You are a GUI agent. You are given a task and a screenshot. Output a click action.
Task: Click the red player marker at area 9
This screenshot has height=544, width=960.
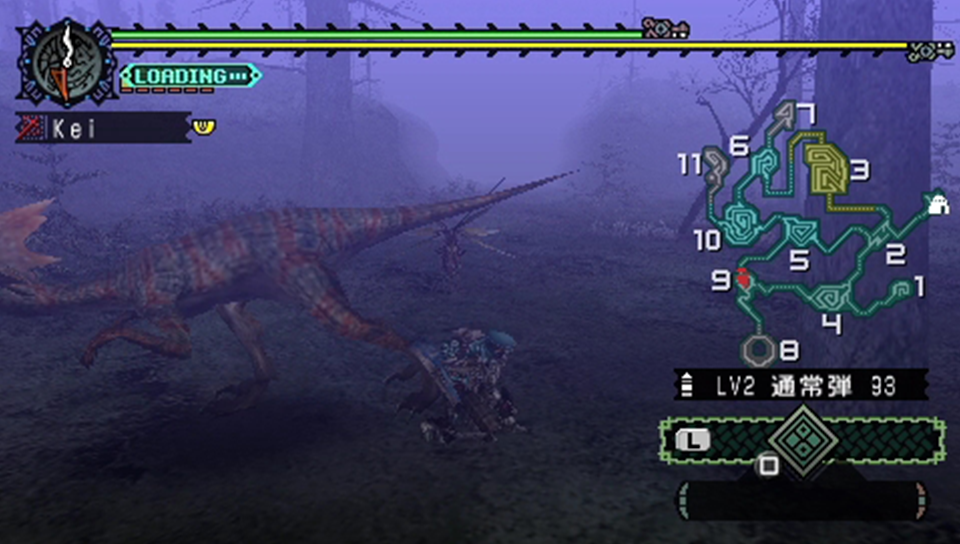[745, 280]
